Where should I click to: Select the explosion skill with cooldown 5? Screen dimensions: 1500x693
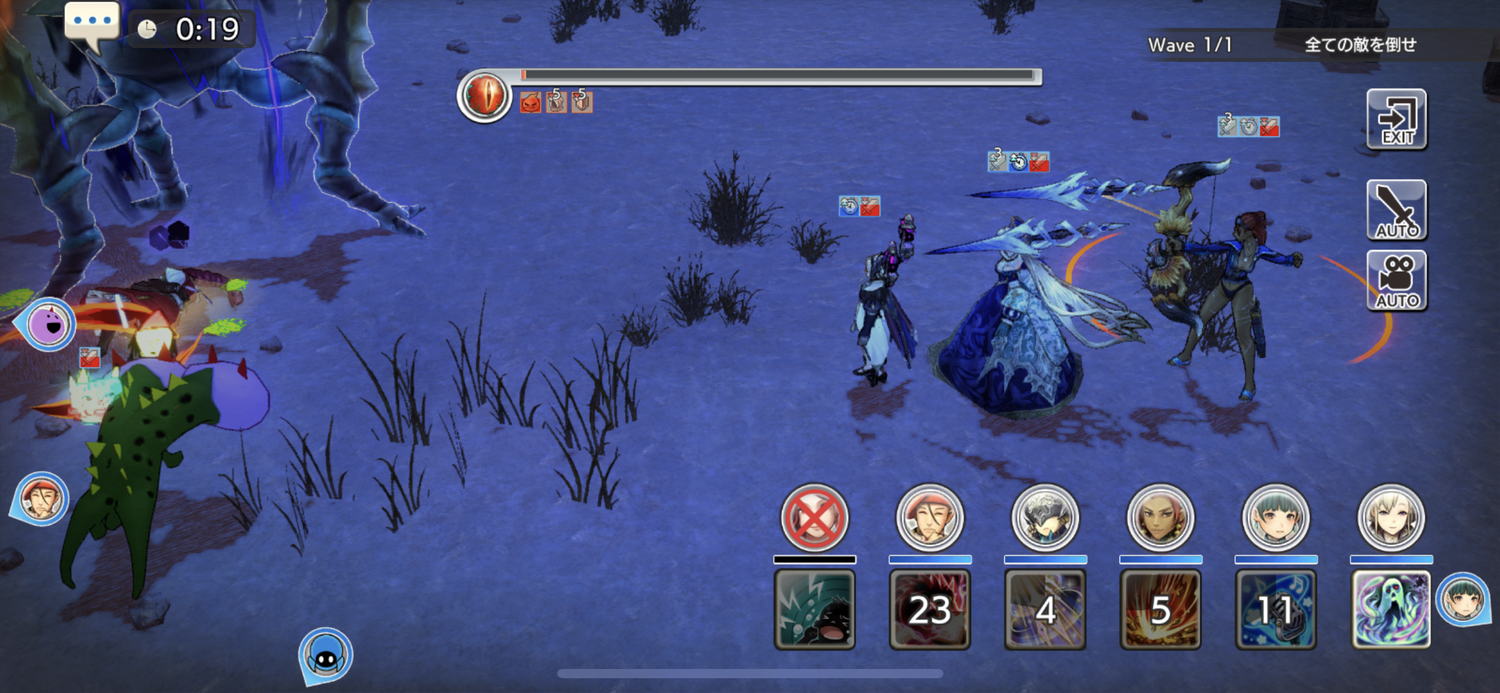(x=1160, y=609)
